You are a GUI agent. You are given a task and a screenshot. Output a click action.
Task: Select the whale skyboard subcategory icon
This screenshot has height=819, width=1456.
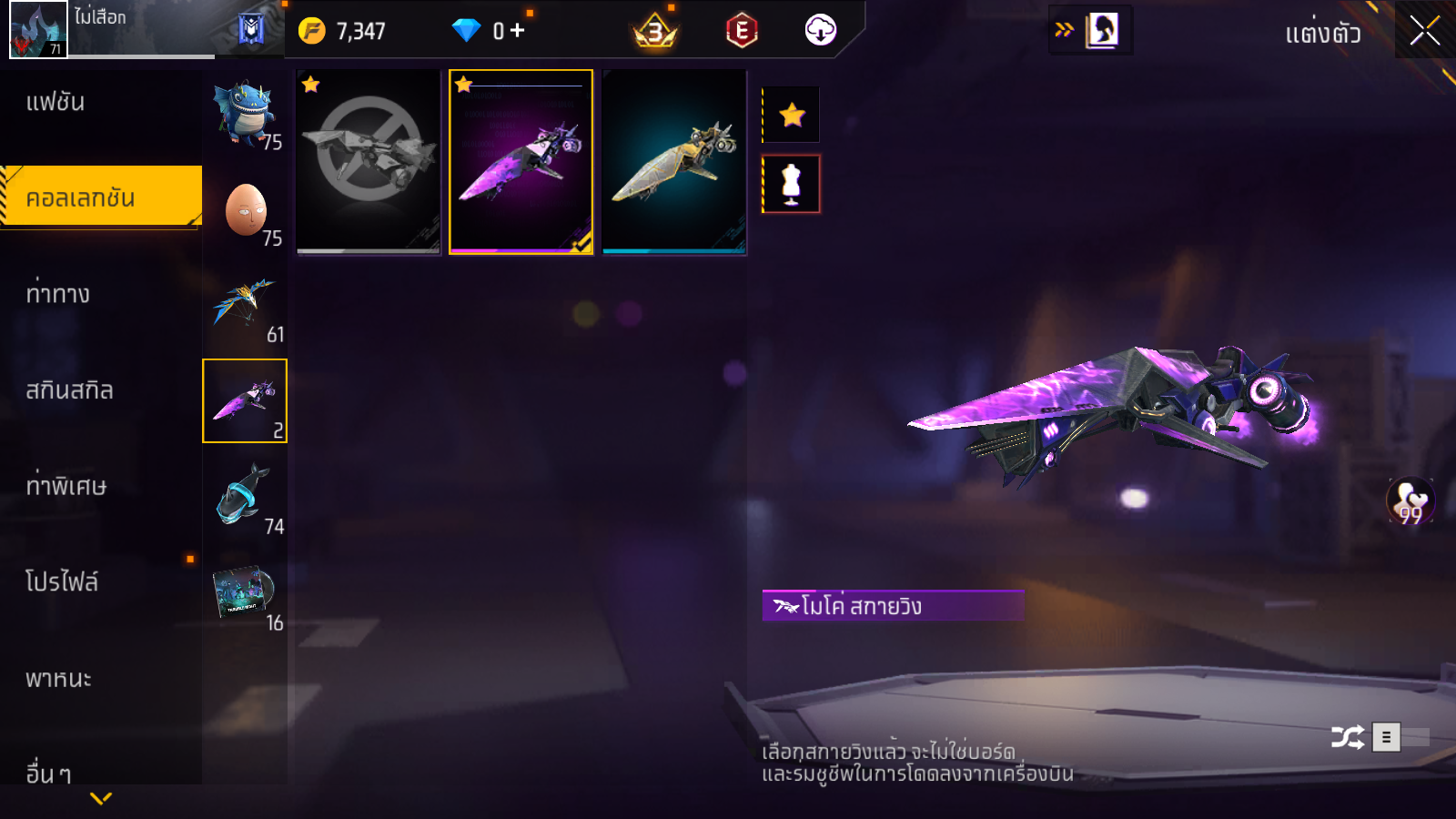click(244, 498)
